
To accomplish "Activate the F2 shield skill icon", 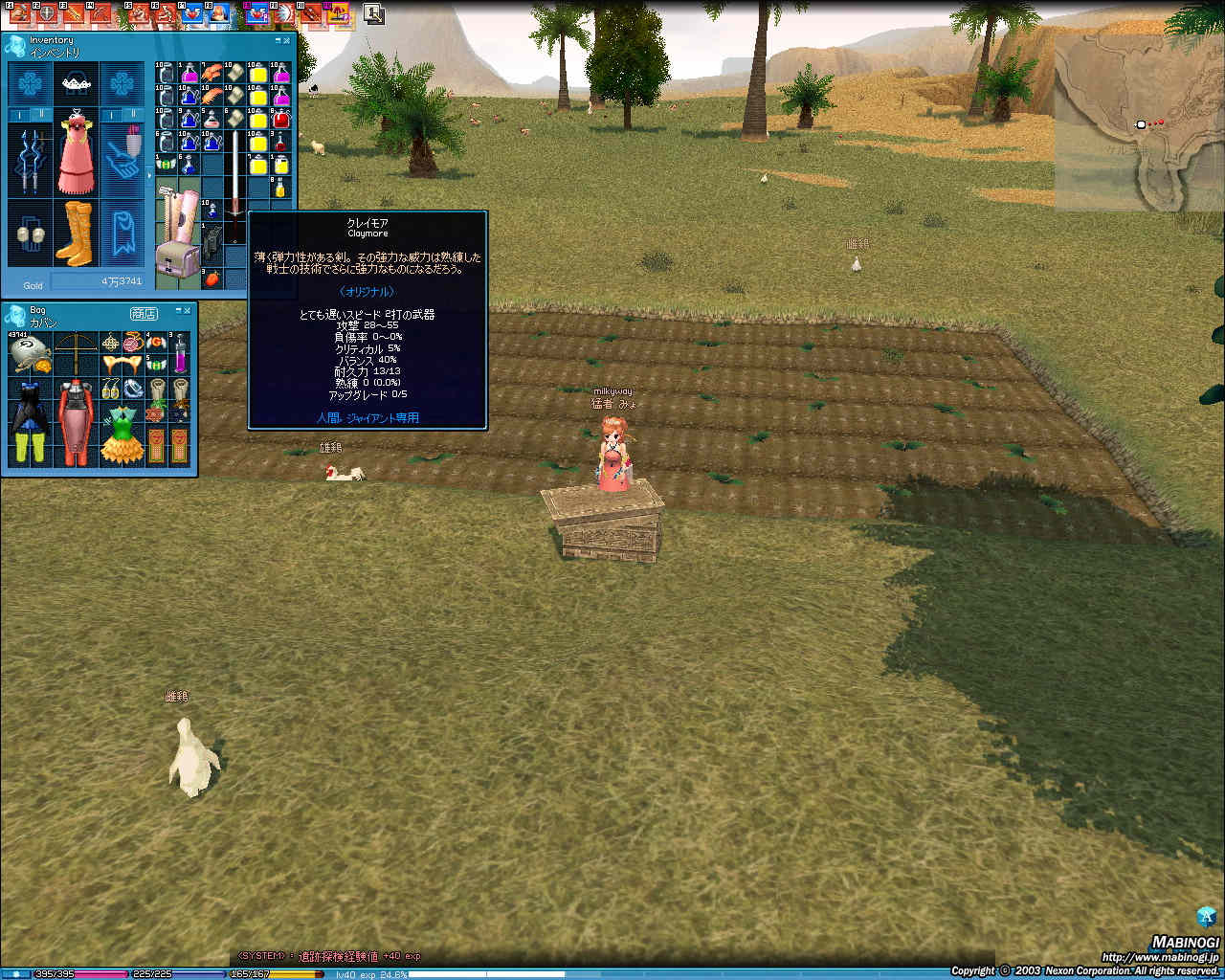I will (45, 13).
